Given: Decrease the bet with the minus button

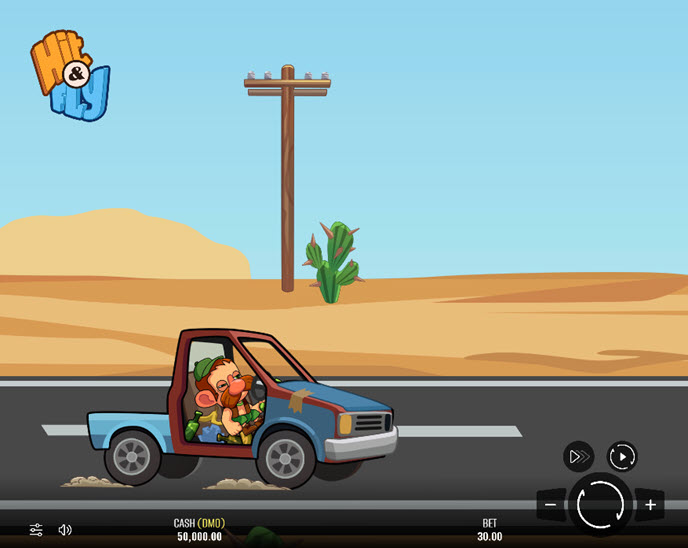Looking at the screenshot, I should click(551, 505).
